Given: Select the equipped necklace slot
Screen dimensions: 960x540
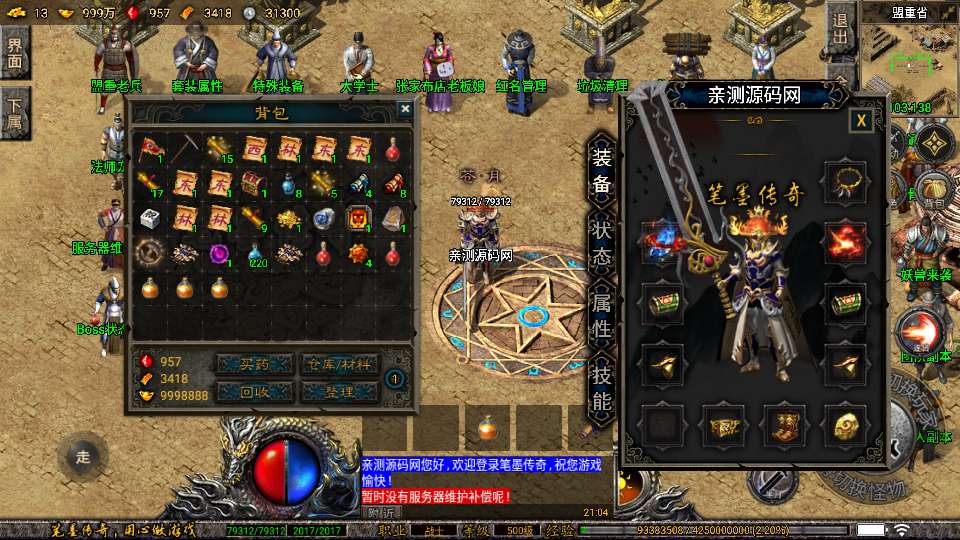Looking at the screenshot, I should (844, 182).
